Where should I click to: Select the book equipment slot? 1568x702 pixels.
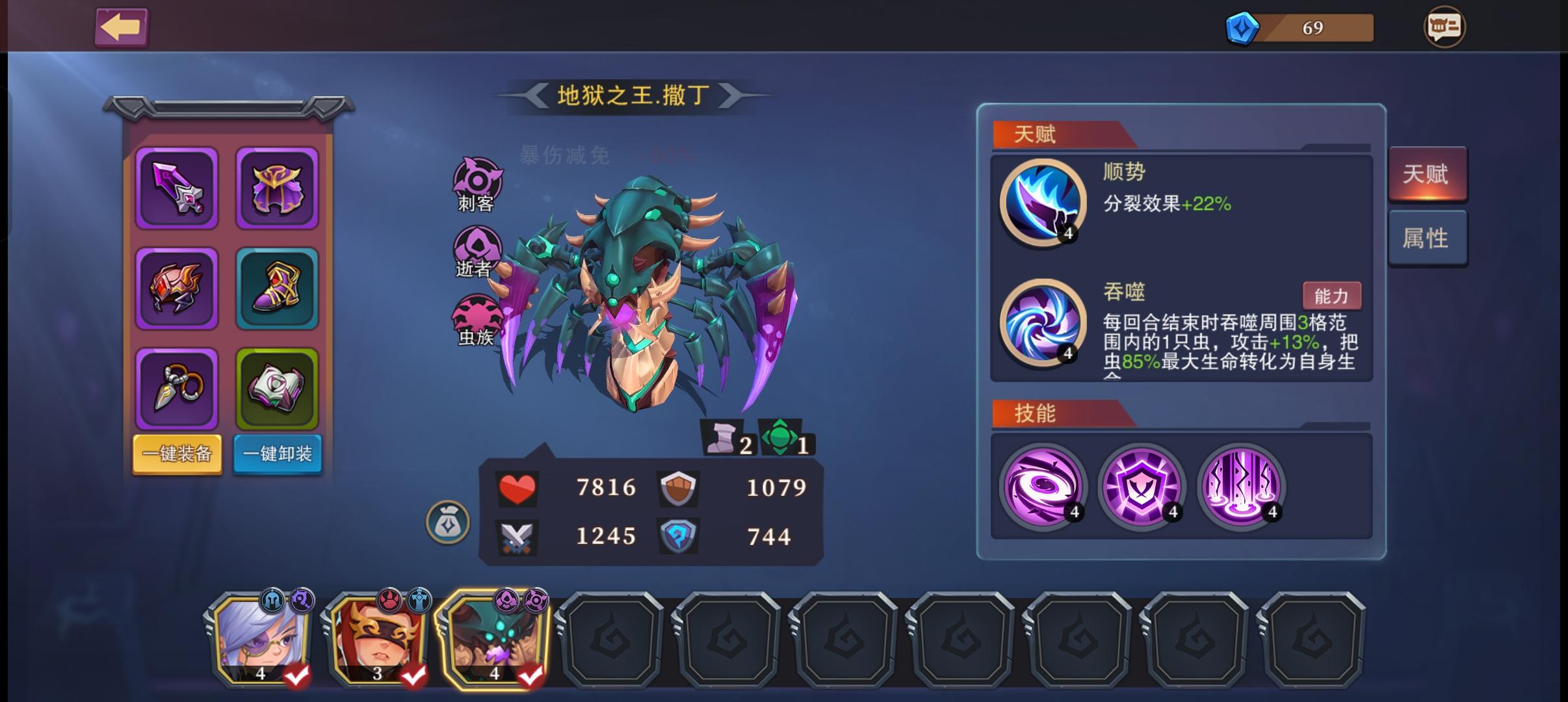pos(277,388)
